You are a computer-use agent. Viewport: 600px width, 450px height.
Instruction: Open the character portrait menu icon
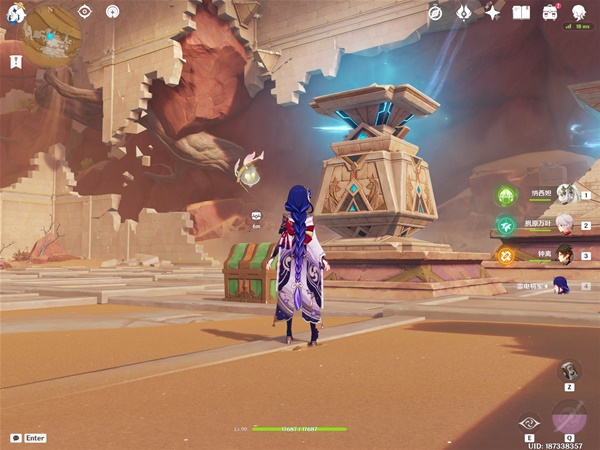point(579,12)
